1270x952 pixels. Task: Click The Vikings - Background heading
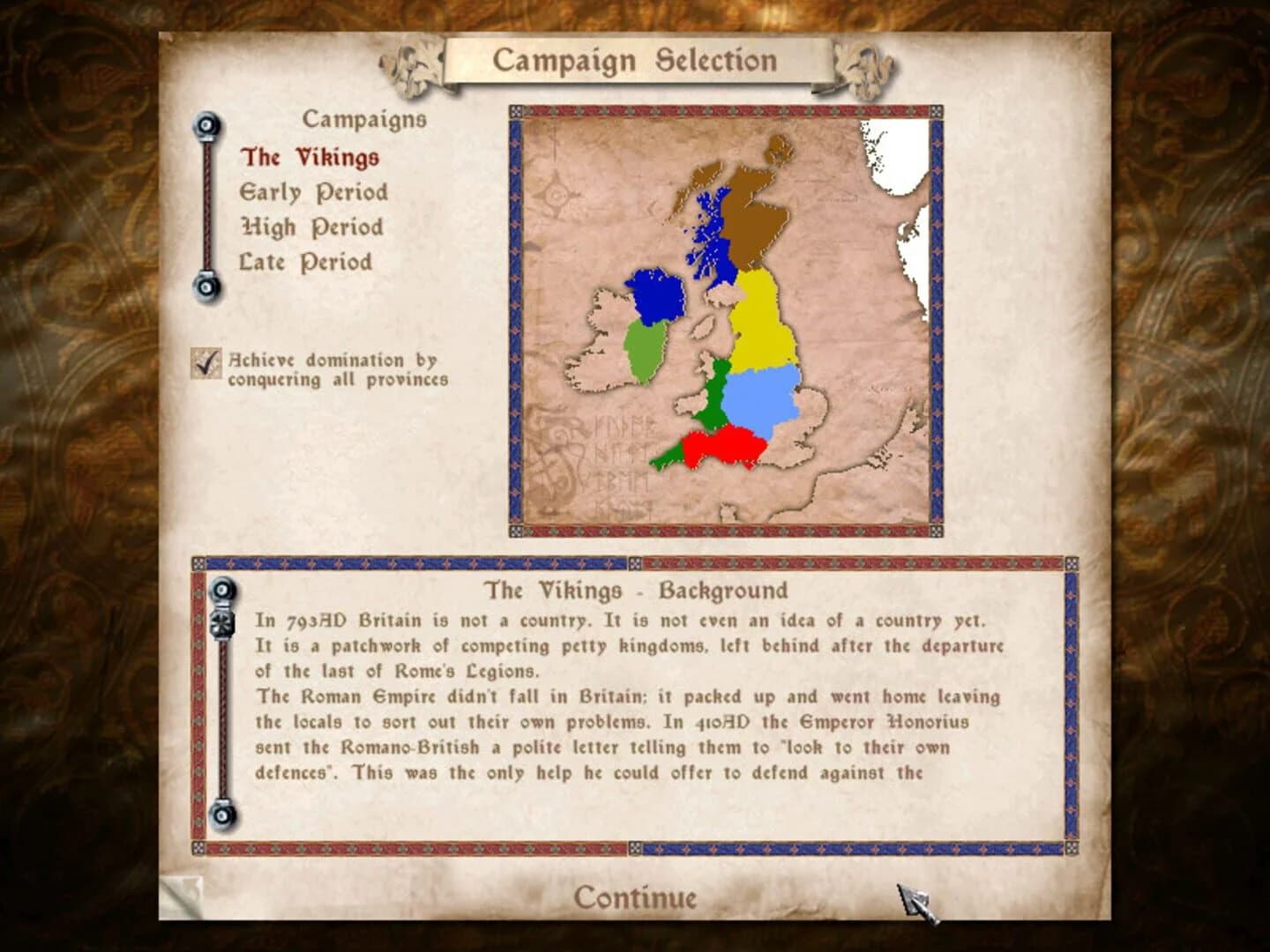pyautogui.click(x=633, y=589)
